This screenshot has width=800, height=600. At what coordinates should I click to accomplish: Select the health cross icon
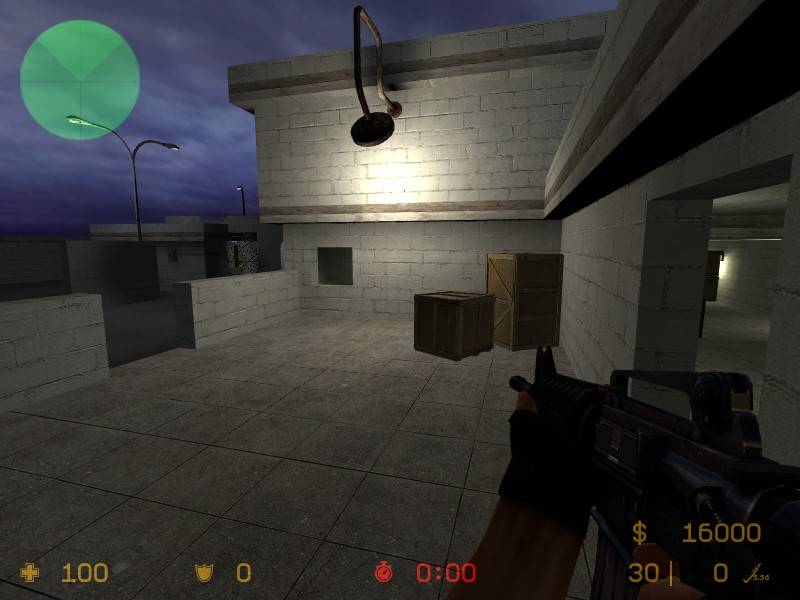point(31,573)
